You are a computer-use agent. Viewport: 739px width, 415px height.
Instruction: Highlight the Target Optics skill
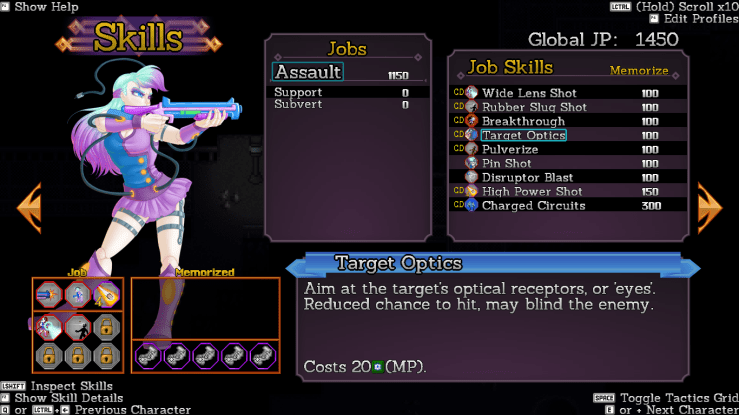523,135
